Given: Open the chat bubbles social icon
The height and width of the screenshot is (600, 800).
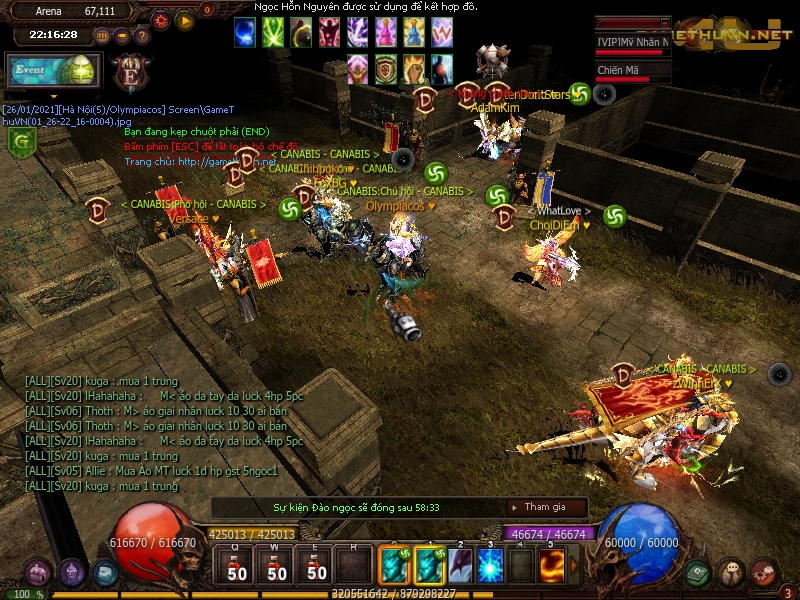Looking at the screenshot, I should pyautogui.click(x=731, y=573).
